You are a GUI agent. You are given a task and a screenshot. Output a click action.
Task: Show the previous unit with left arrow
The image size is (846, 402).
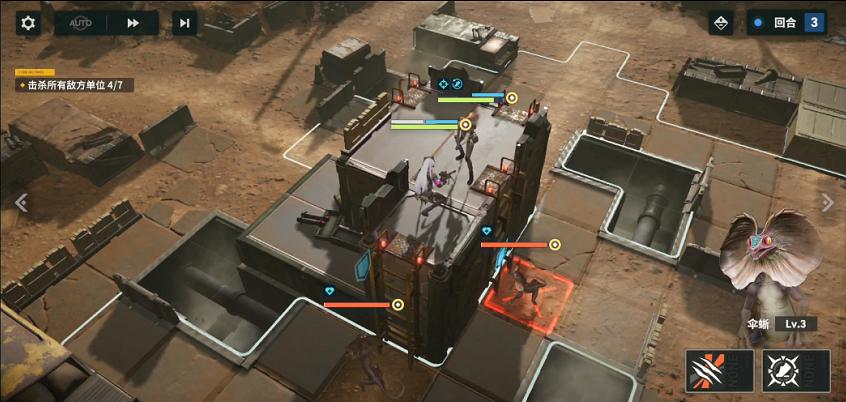pos(19,202)
